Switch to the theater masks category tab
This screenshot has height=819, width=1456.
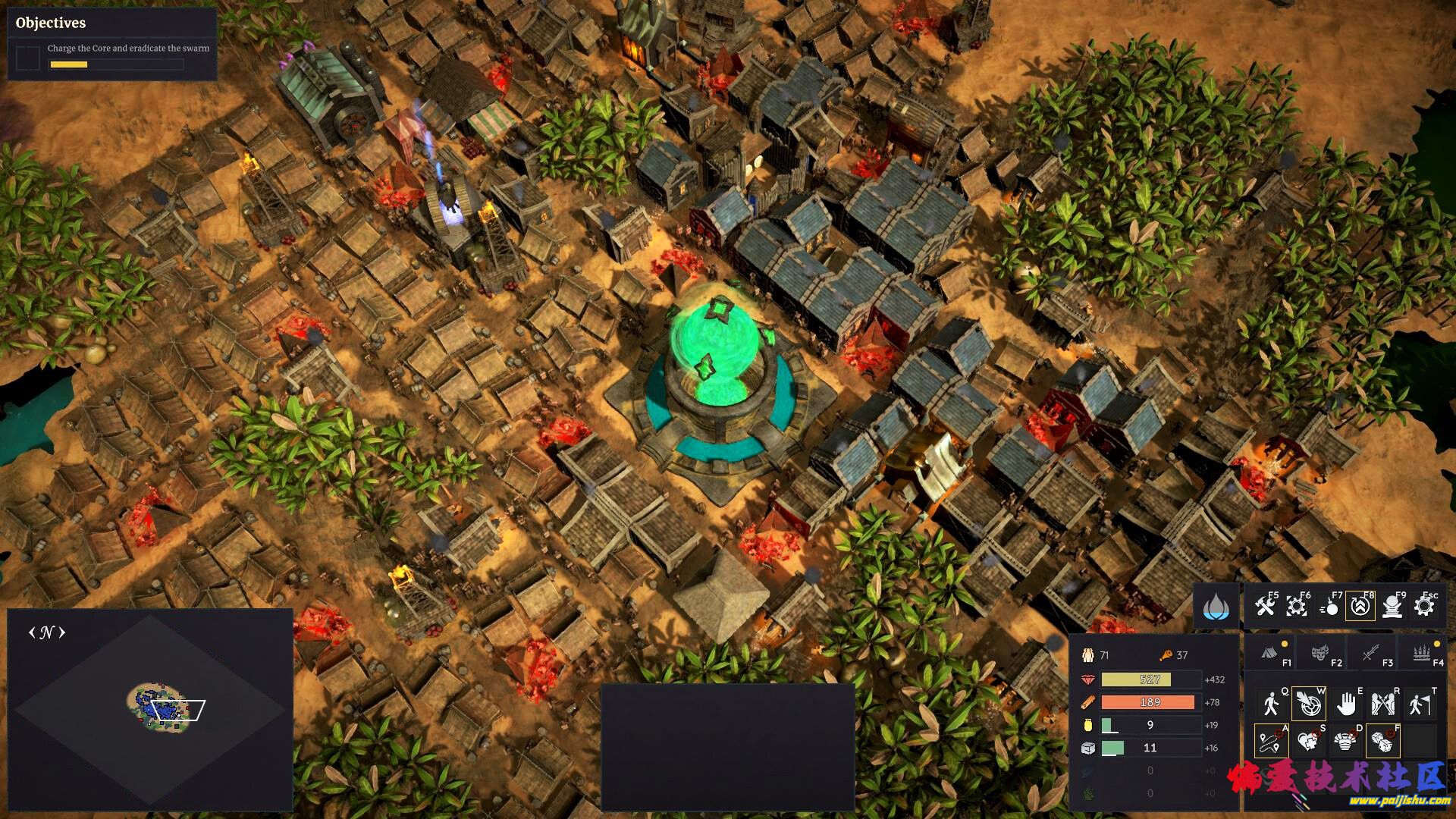click(1321, 653)
